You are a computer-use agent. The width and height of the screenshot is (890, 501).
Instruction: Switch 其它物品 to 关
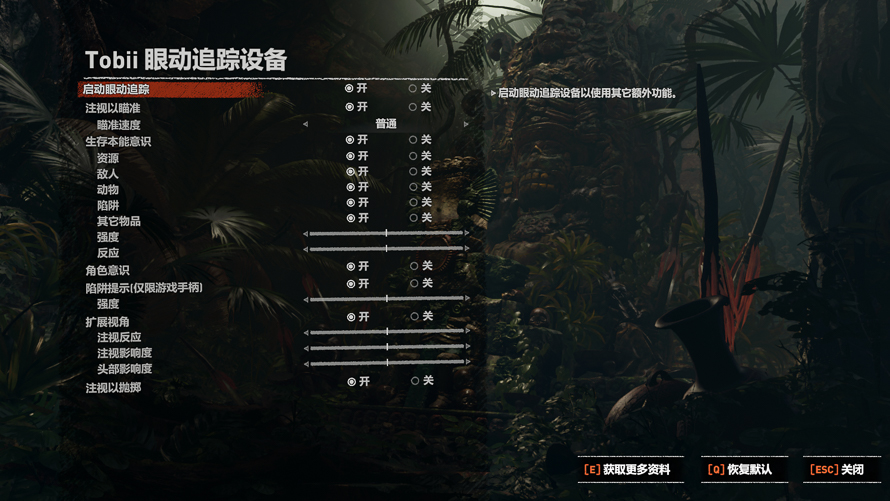[413, 218]
